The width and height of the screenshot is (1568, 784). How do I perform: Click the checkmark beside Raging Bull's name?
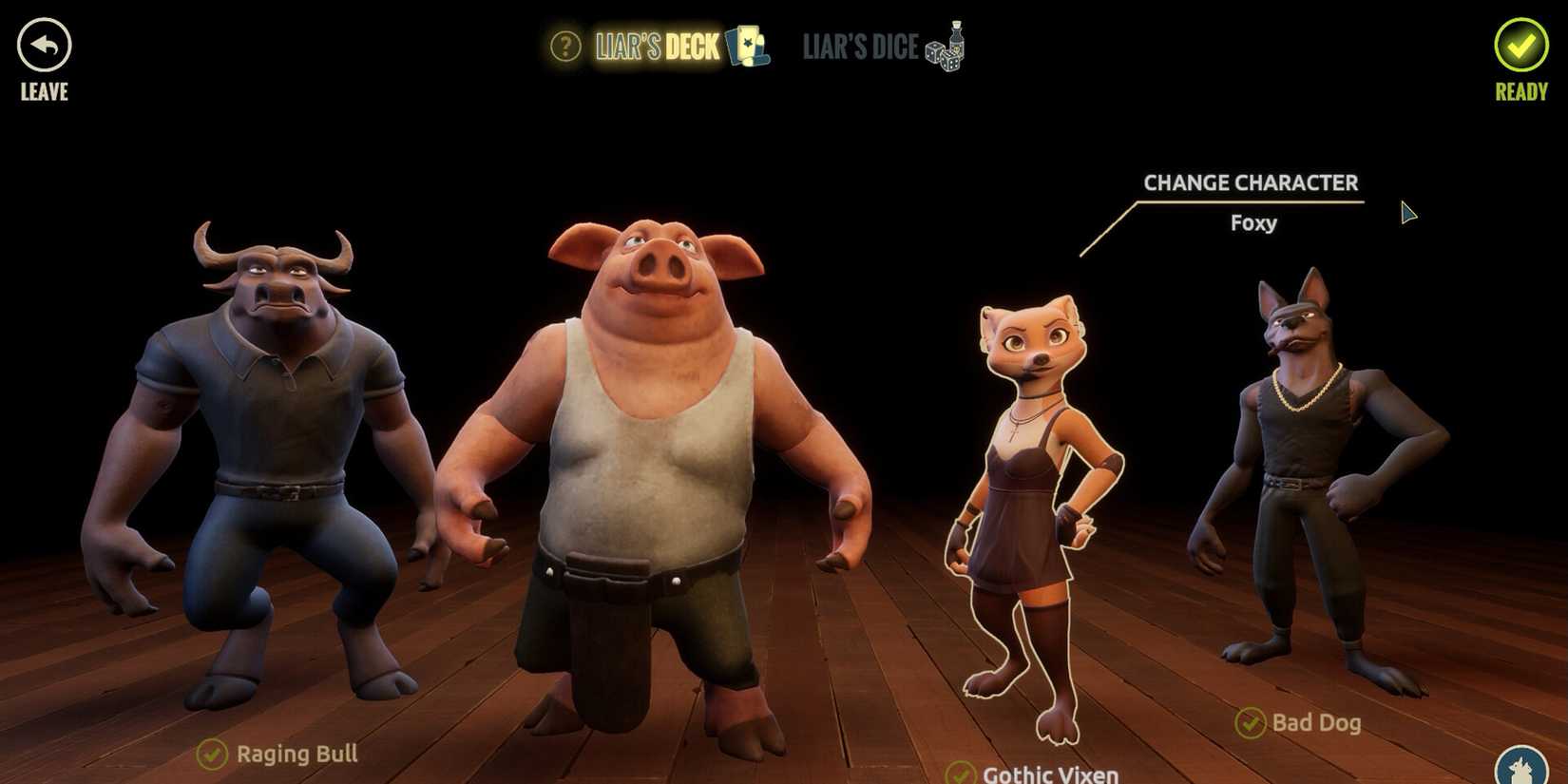[213, 755]
